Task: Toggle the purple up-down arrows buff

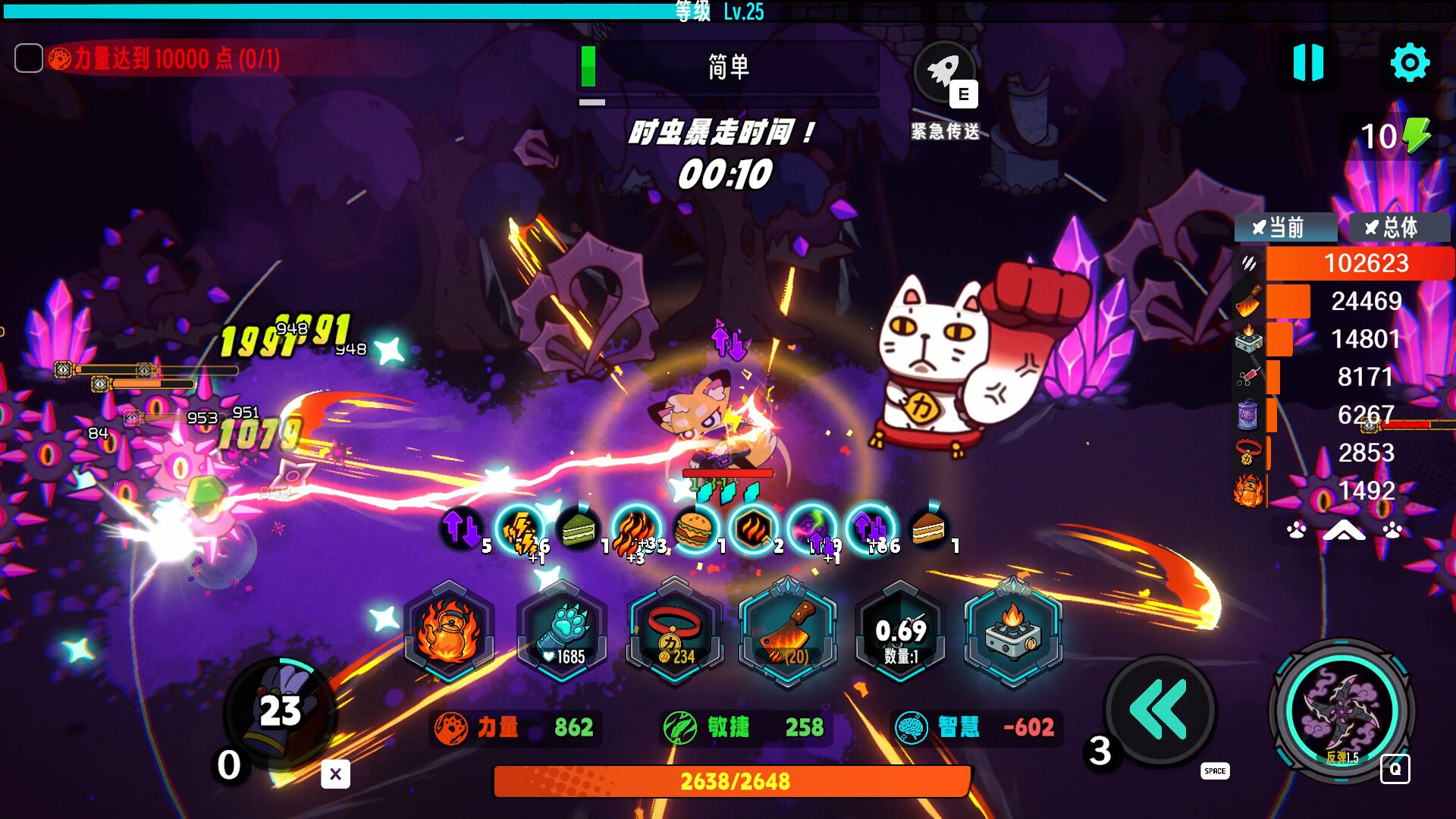Action: click(x=870, y=529)
